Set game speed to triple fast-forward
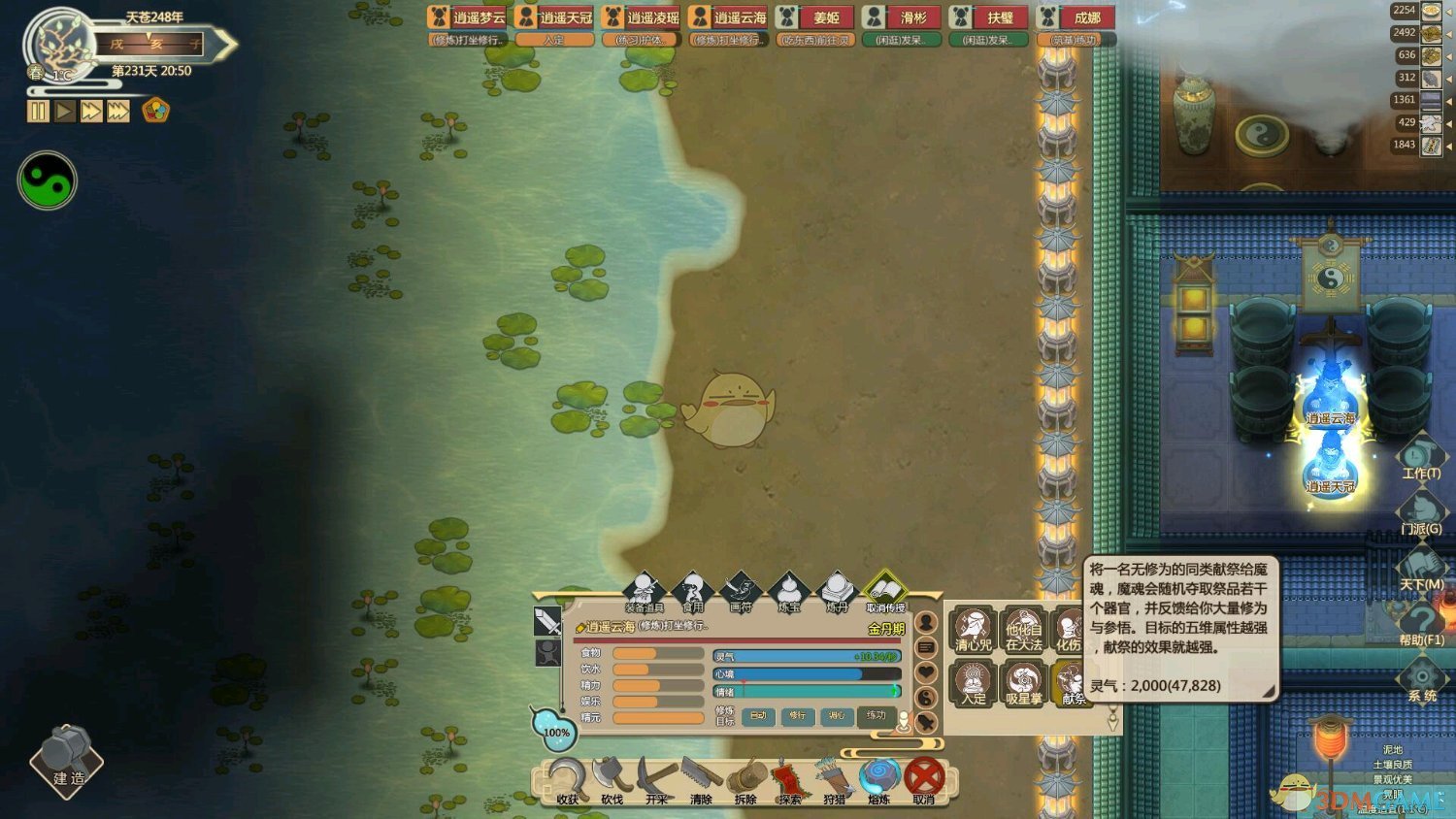Screen dimensions: 1456x819 click(x=118, y=112)
